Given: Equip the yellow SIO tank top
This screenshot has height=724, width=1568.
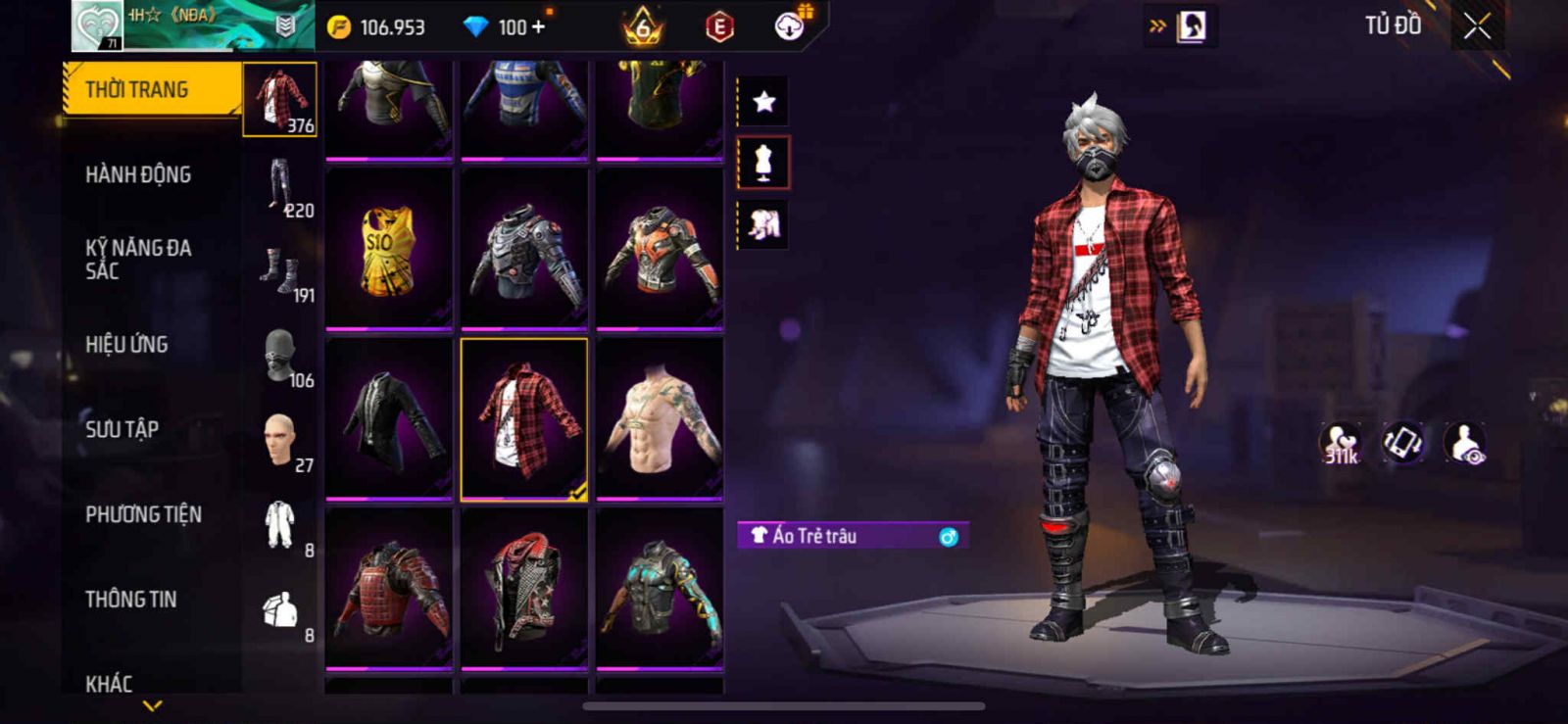Looking at the screenshot, I should 389,249.
